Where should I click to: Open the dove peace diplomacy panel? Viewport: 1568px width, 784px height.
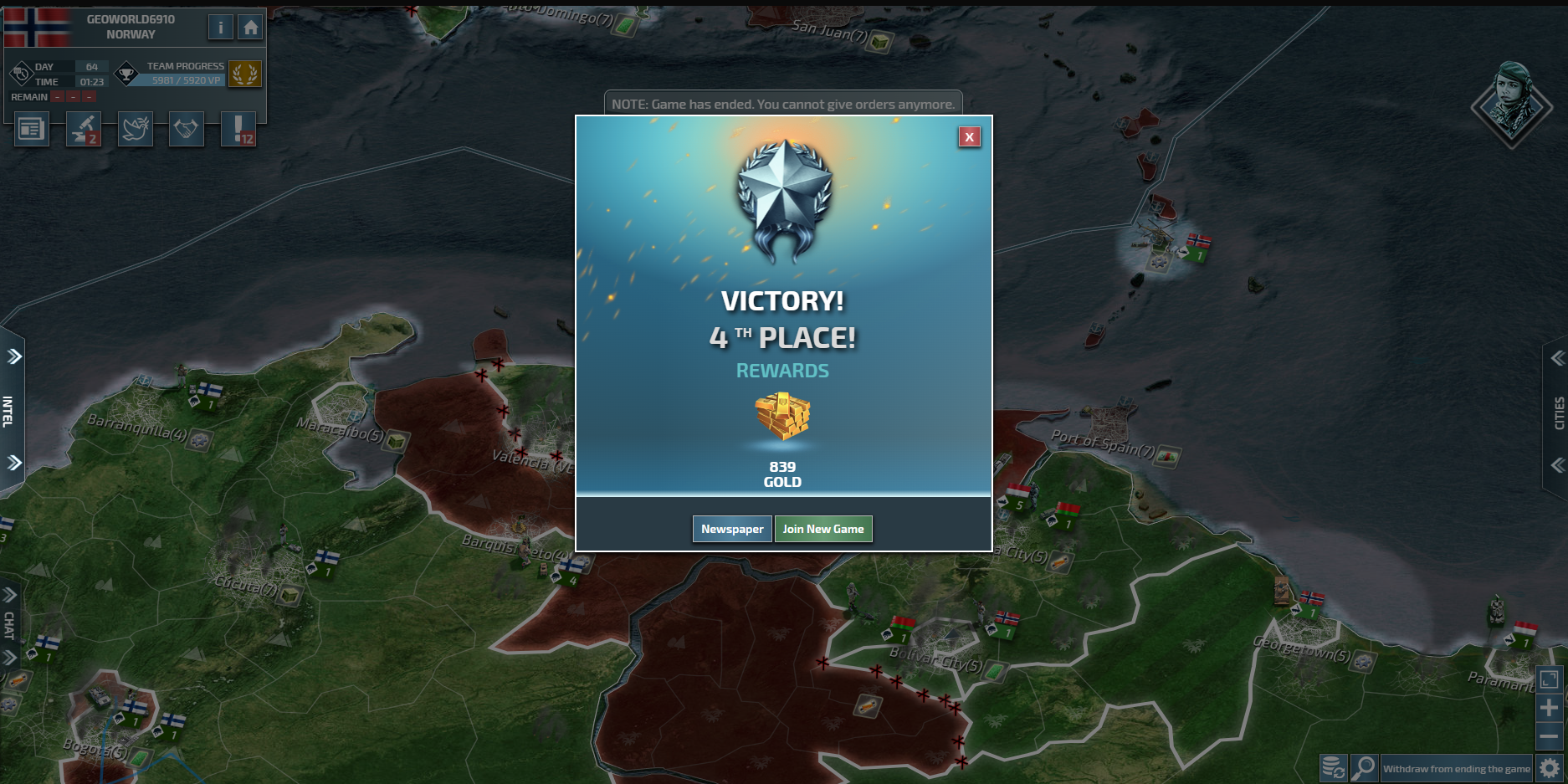coord(136,130)
